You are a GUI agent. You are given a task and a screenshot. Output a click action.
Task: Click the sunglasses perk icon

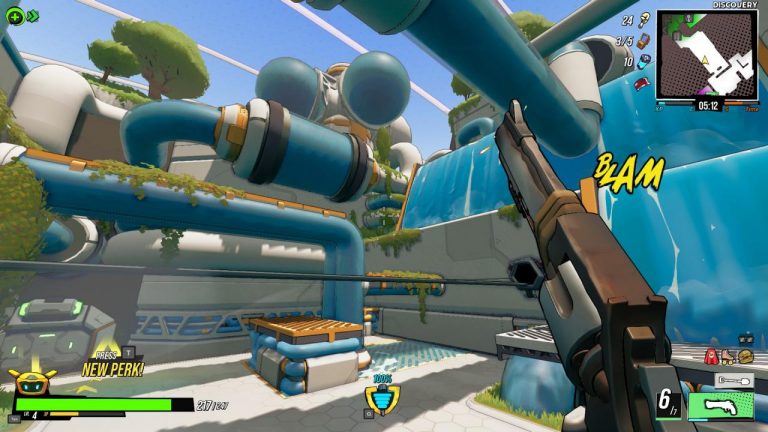coord(745,340)
